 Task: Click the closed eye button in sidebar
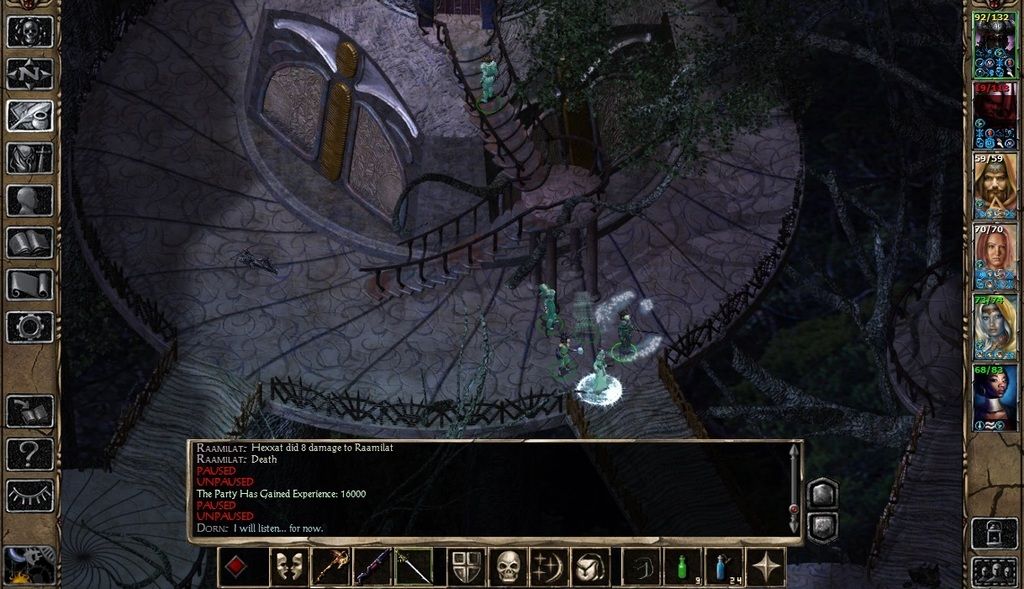[x=30, y=495]
